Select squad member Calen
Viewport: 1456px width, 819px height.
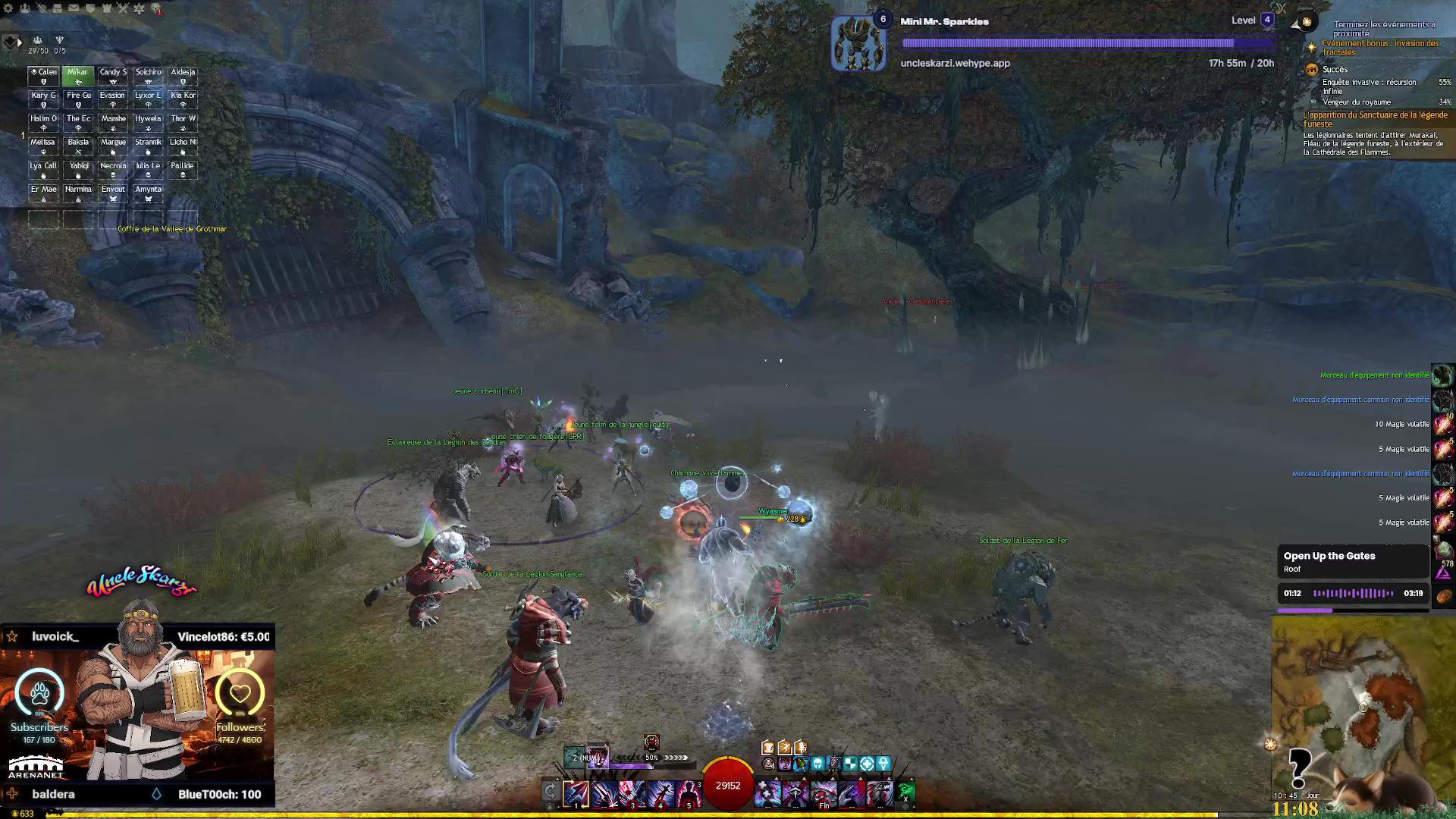tap(43, 76)
